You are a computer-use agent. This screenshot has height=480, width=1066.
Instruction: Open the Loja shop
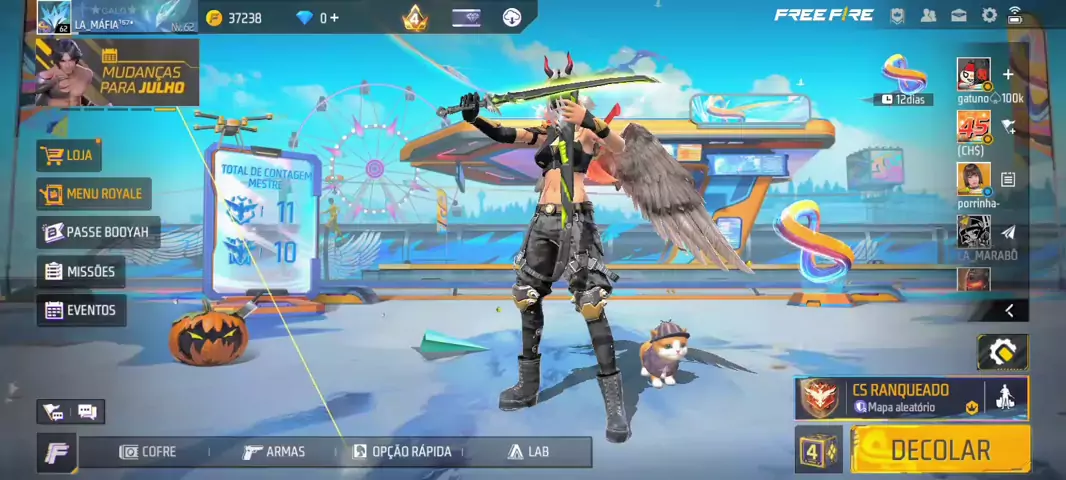point(69,156)
